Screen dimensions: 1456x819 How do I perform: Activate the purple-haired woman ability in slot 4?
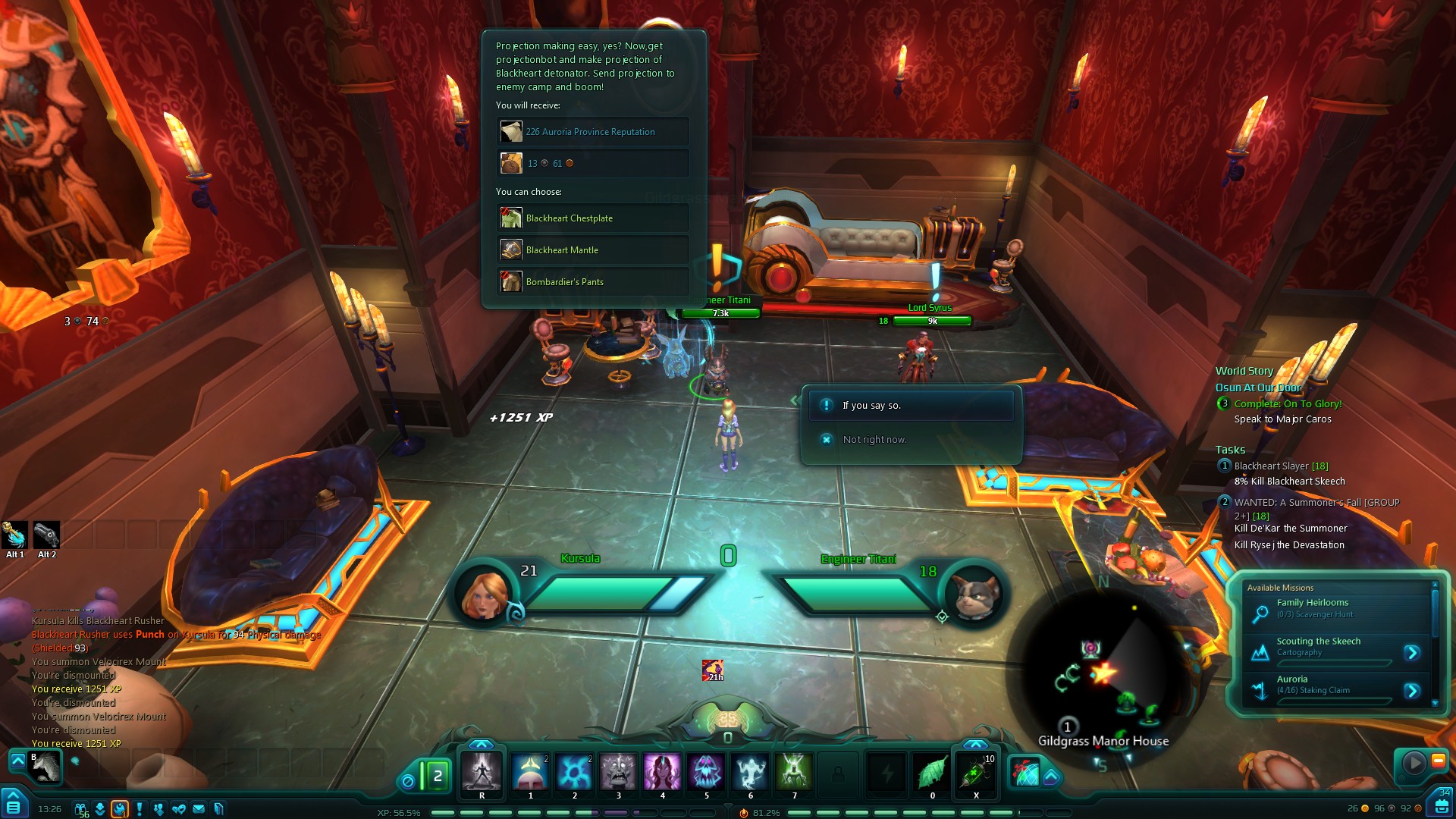662,773
